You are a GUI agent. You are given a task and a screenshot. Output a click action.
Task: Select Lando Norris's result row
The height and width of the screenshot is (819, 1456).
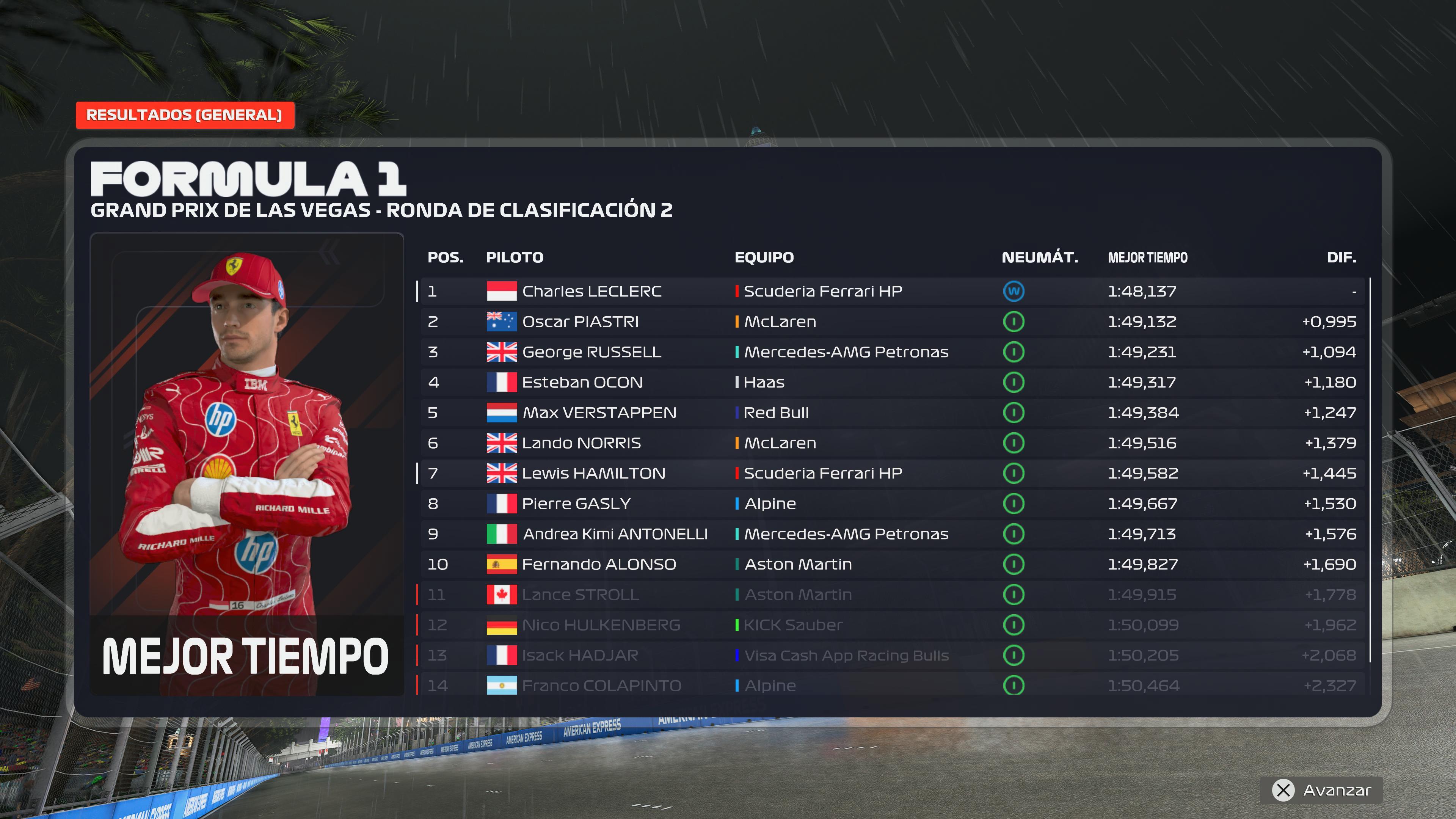point(891,443)
